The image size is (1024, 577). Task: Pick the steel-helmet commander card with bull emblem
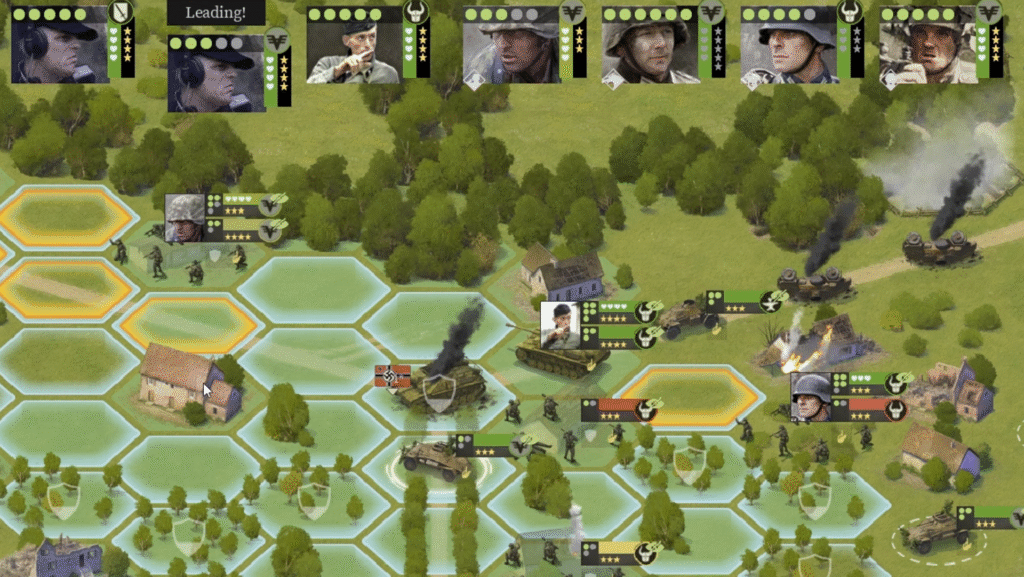tap(788, 45)
